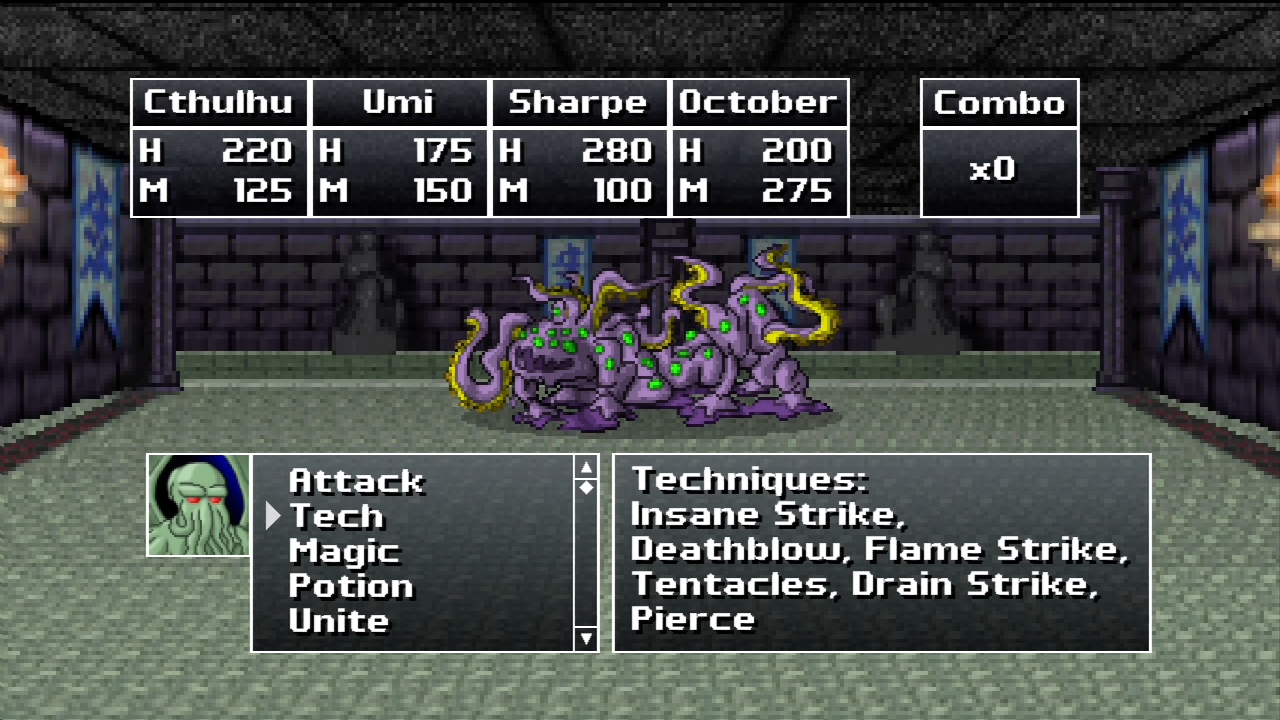
Task: Click the command list's up scroll arrow
Action: (586, 467)
